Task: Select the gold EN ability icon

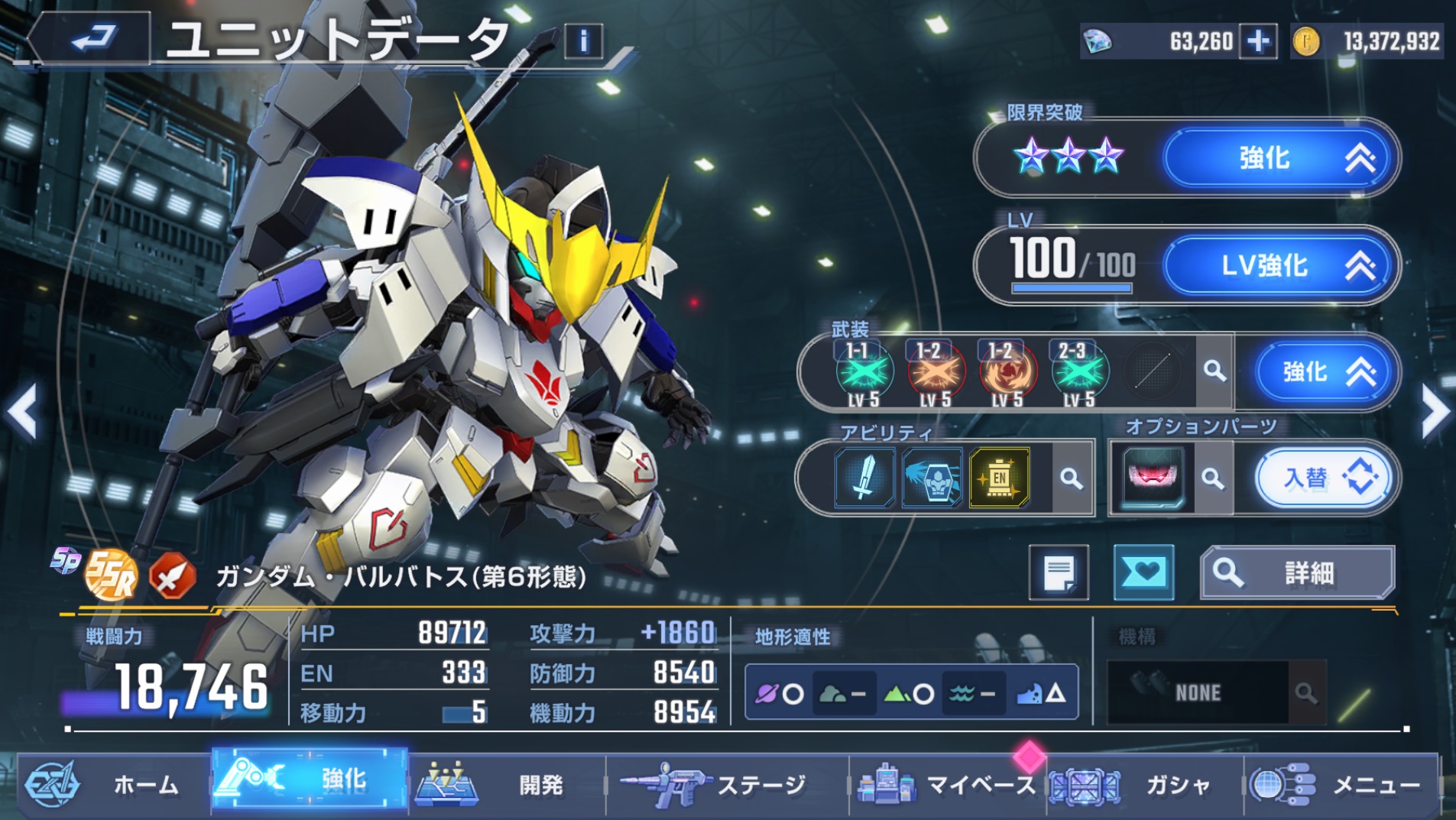Action: (999, 478)
